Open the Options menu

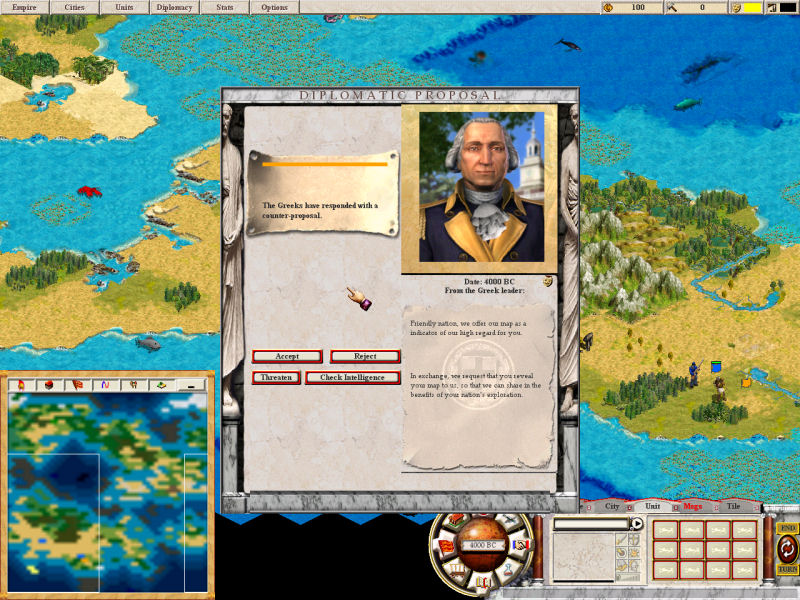coord(274,7)
